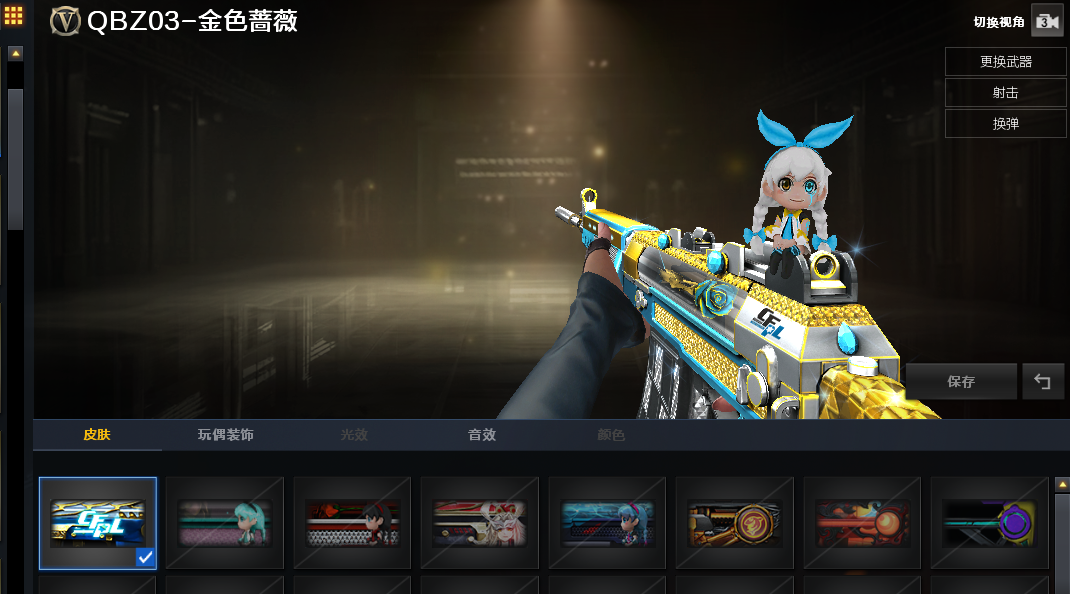Toggle the 切换视角 camera view button
This screenshot has width=1070, height=594.
point(1046,22)
